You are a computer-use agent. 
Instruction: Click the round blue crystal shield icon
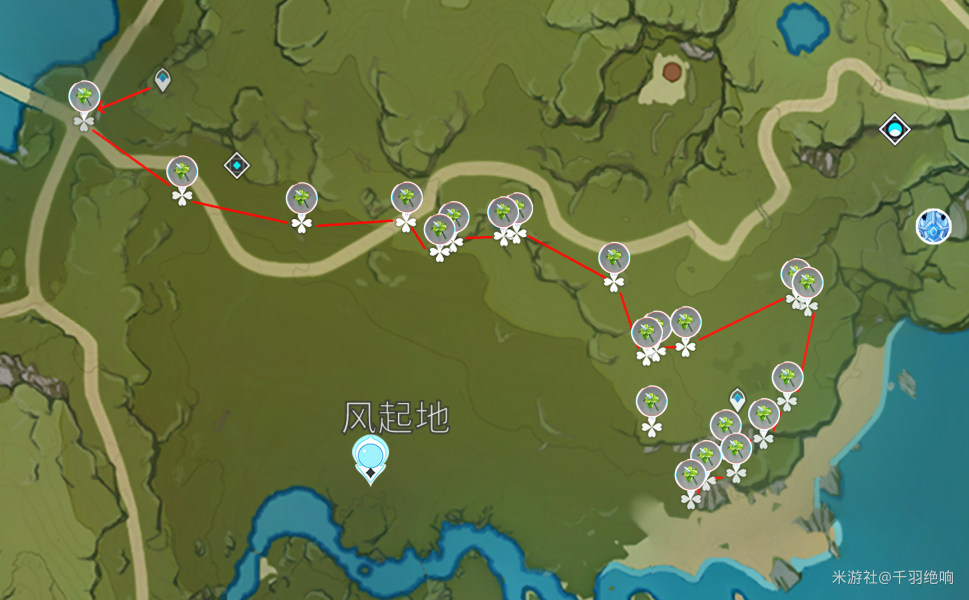tap(933, 226)
